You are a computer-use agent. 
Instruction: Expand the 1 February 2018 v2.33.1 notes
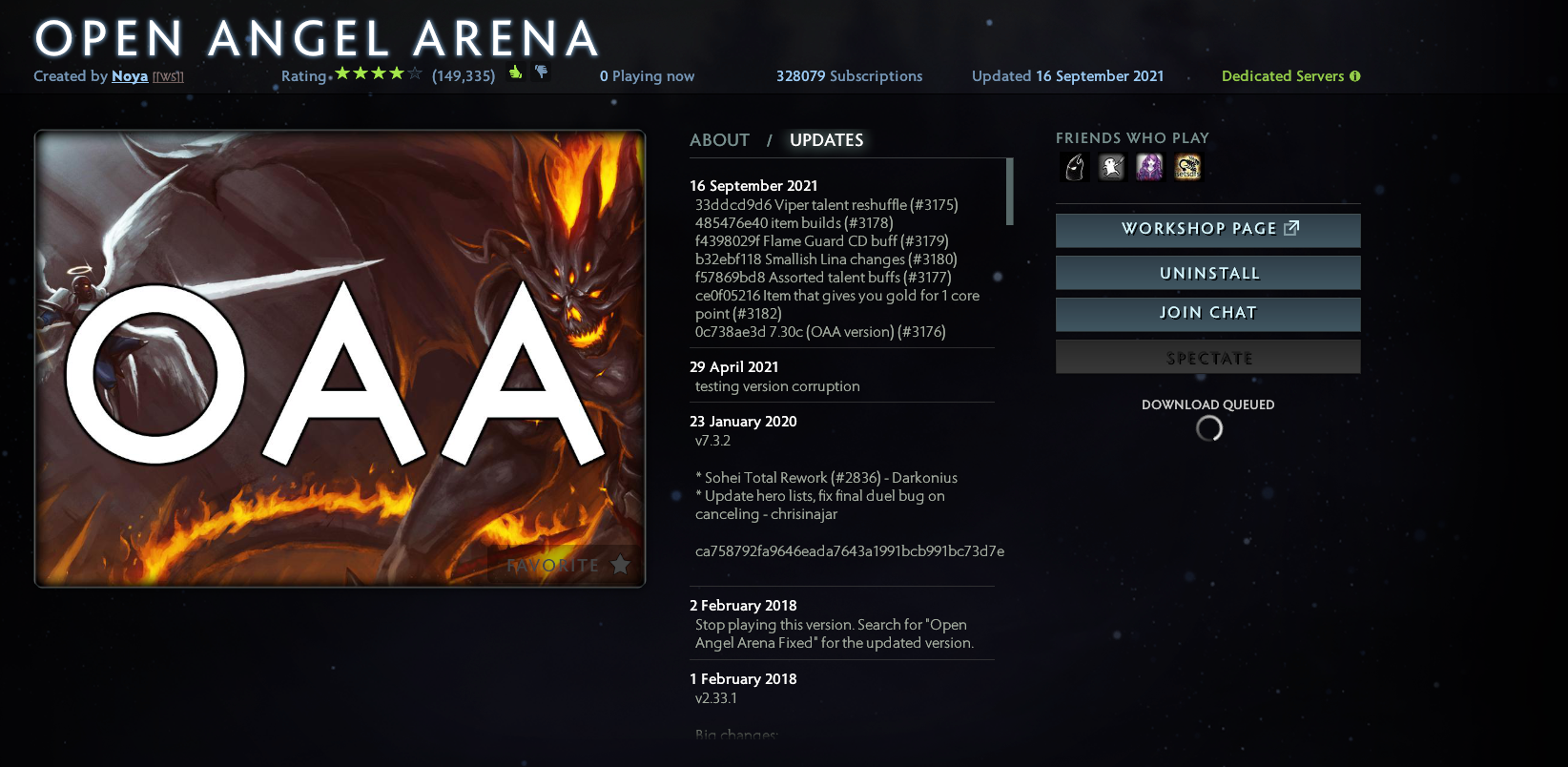point(743,678)
